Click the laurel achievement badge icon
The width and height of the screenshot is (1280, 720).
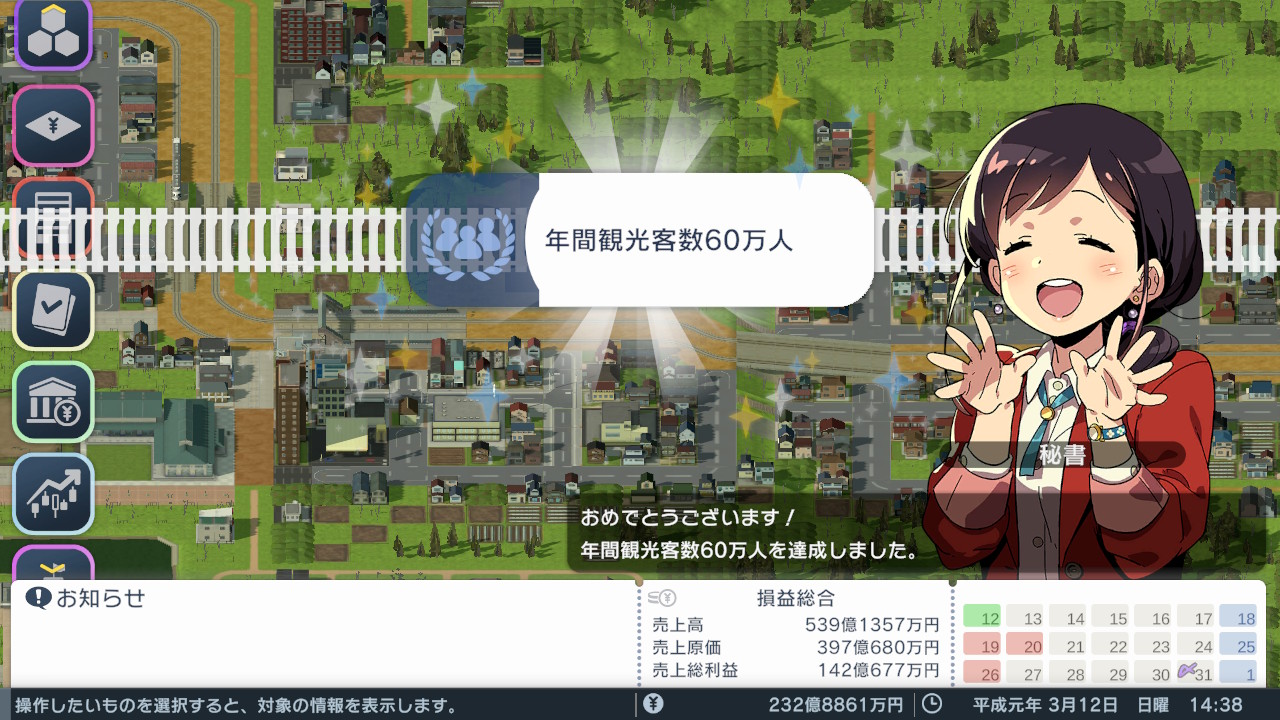click(x=465, y=240)
